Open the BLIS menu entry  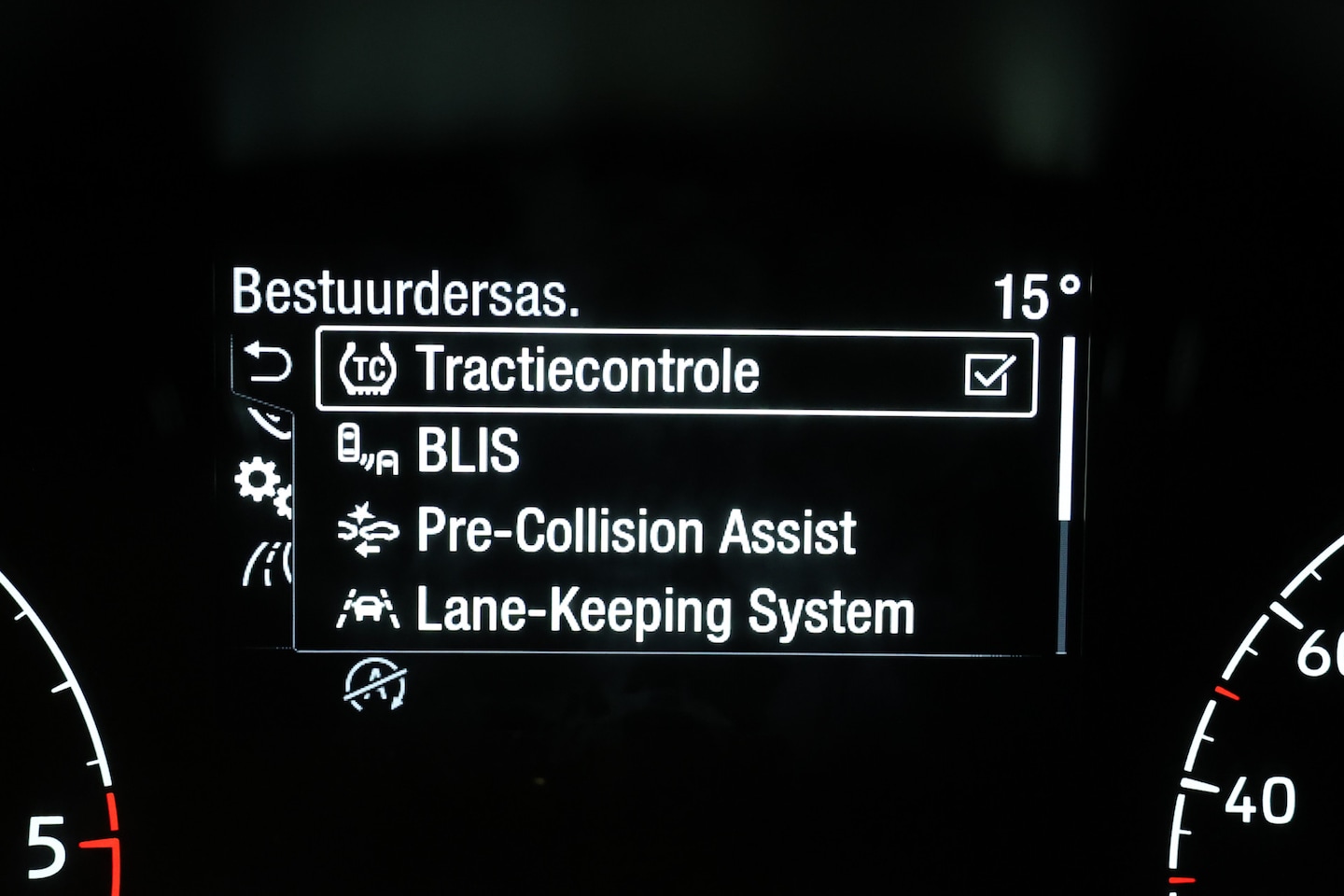pos(468,452)
